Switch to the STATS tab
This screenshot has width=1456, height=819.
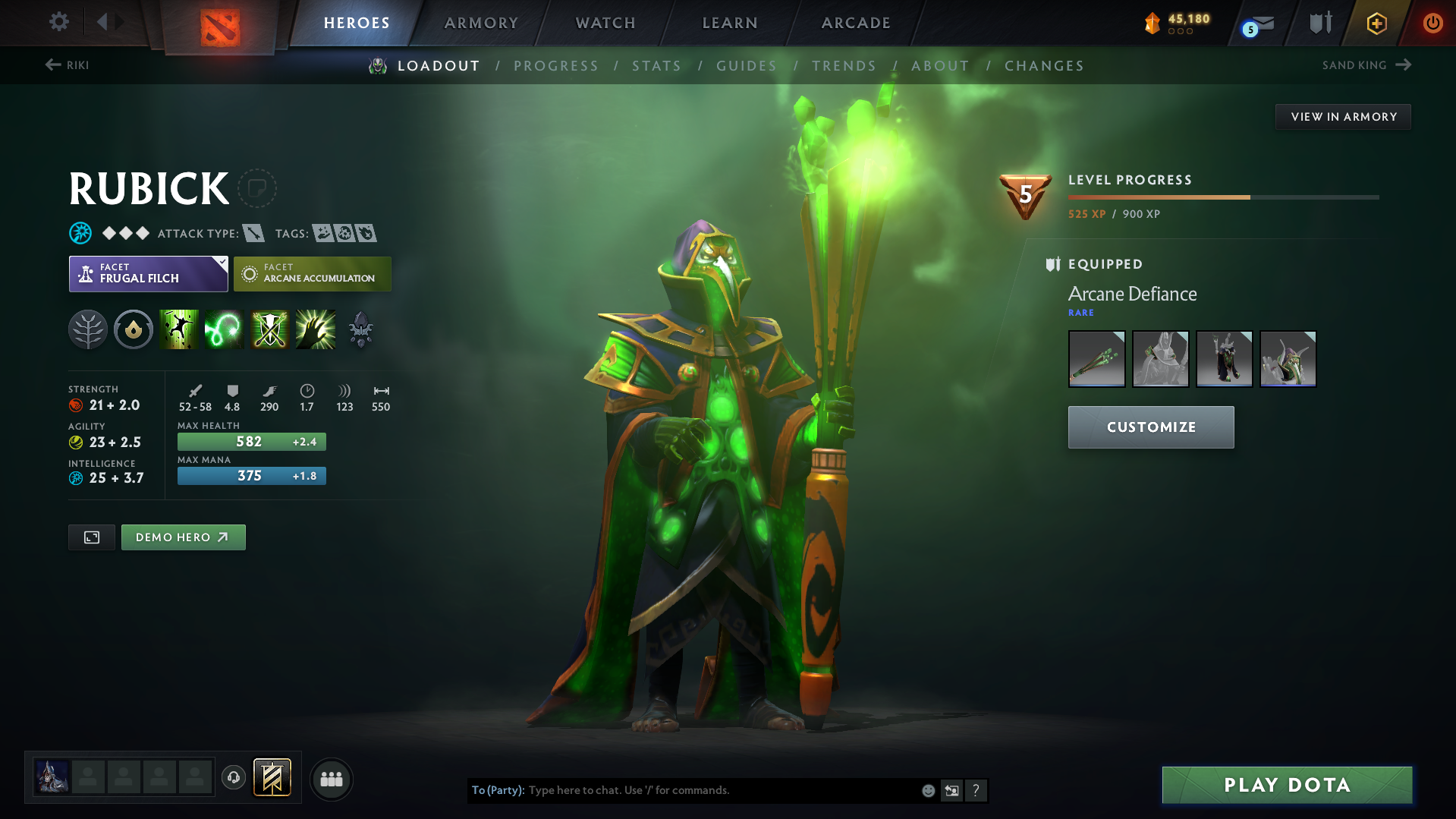point(656,65)
